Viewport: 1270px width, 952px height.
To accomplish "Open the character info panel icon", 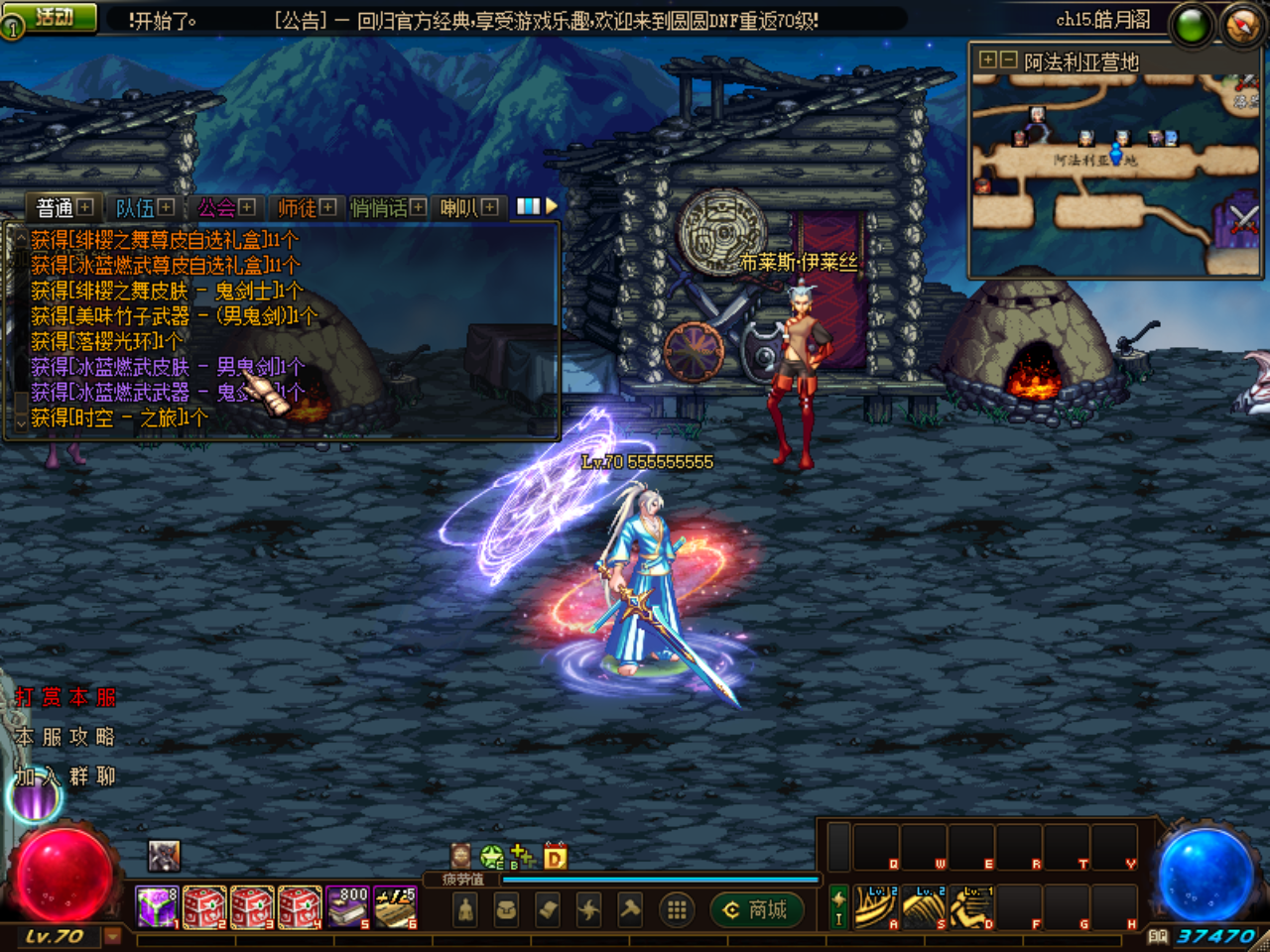I will click(464, 908).
